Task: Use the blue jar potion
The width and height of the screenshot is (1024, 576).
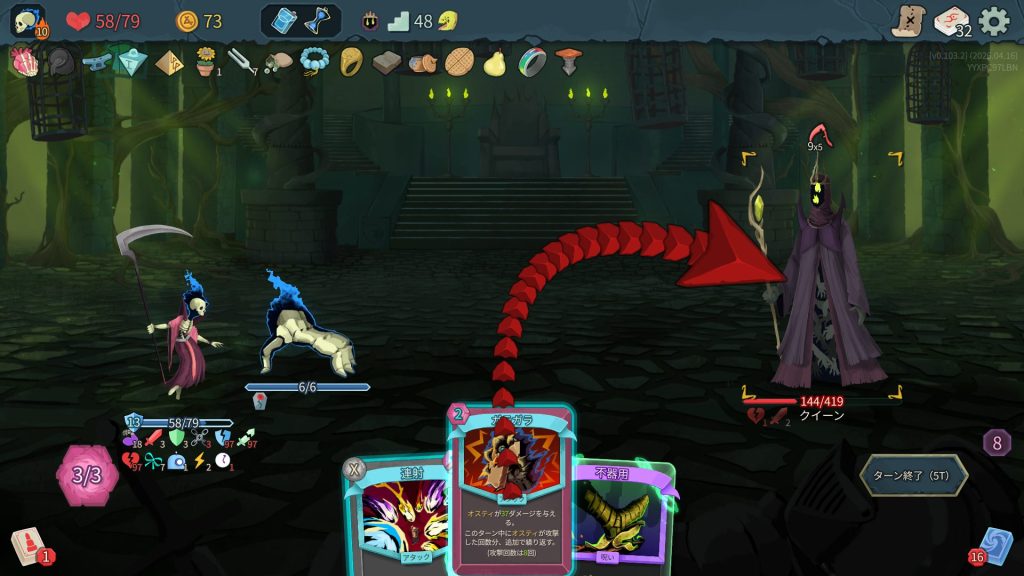Action: pos(284,21)
